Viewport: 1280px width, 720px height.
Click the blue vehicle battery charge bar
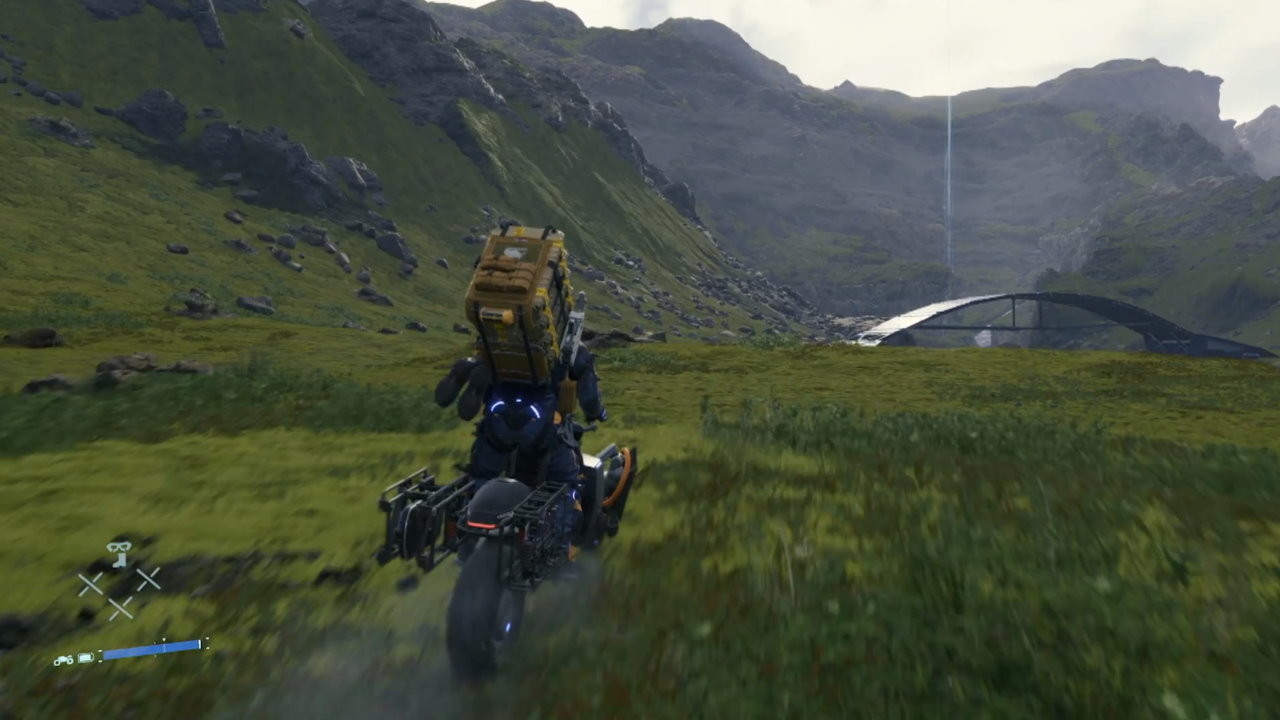(x=152, y=649)
